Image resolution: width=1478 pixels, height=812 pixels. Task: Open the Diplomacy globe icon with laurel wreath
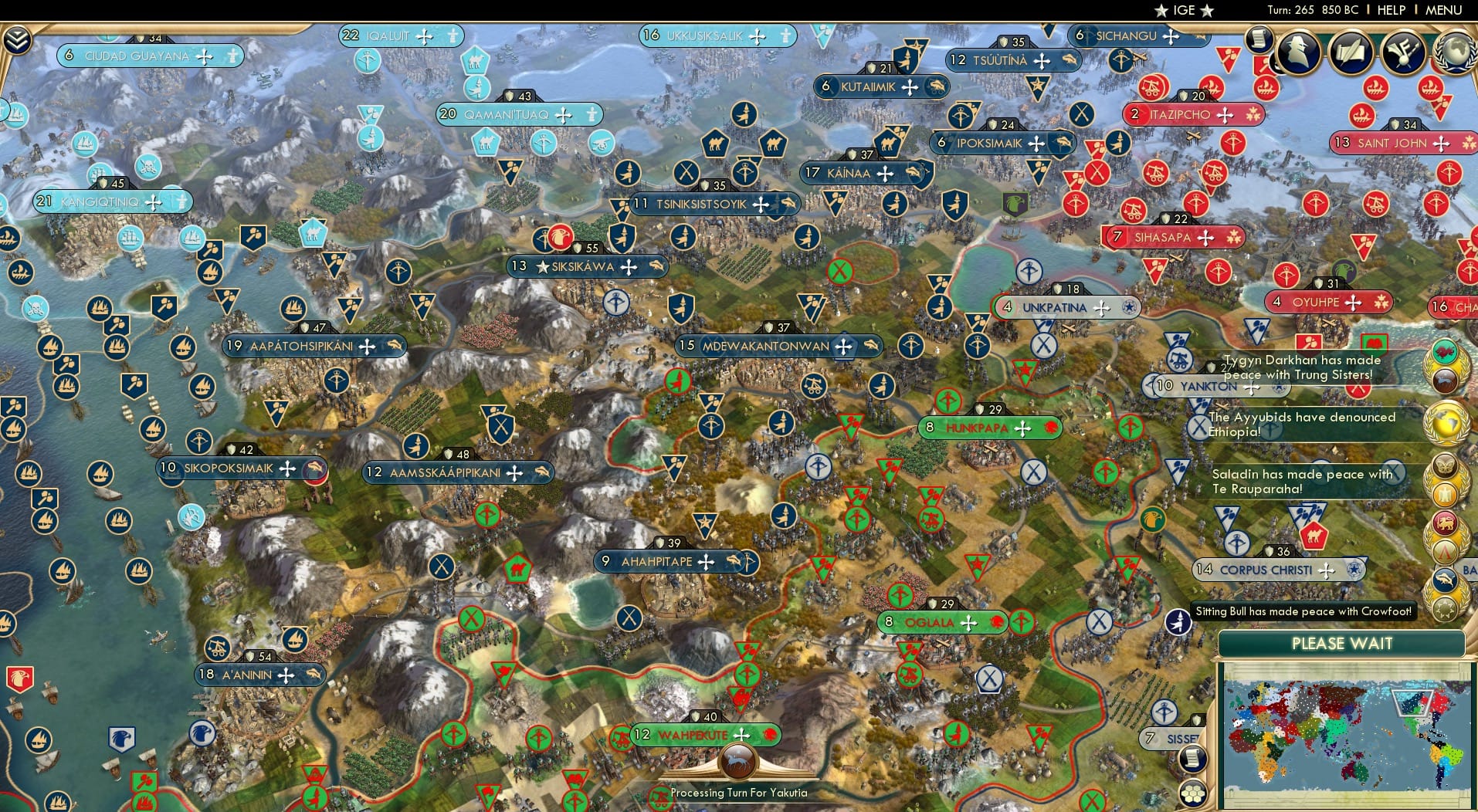(1455, 52)
